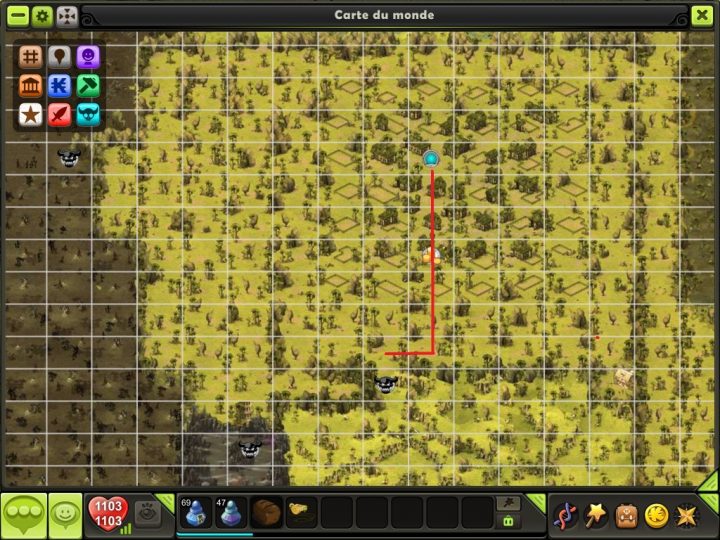The width and height of the screenshot is (720, 540).
Task: Open the emotes smiley button
Action: [65, 515]
